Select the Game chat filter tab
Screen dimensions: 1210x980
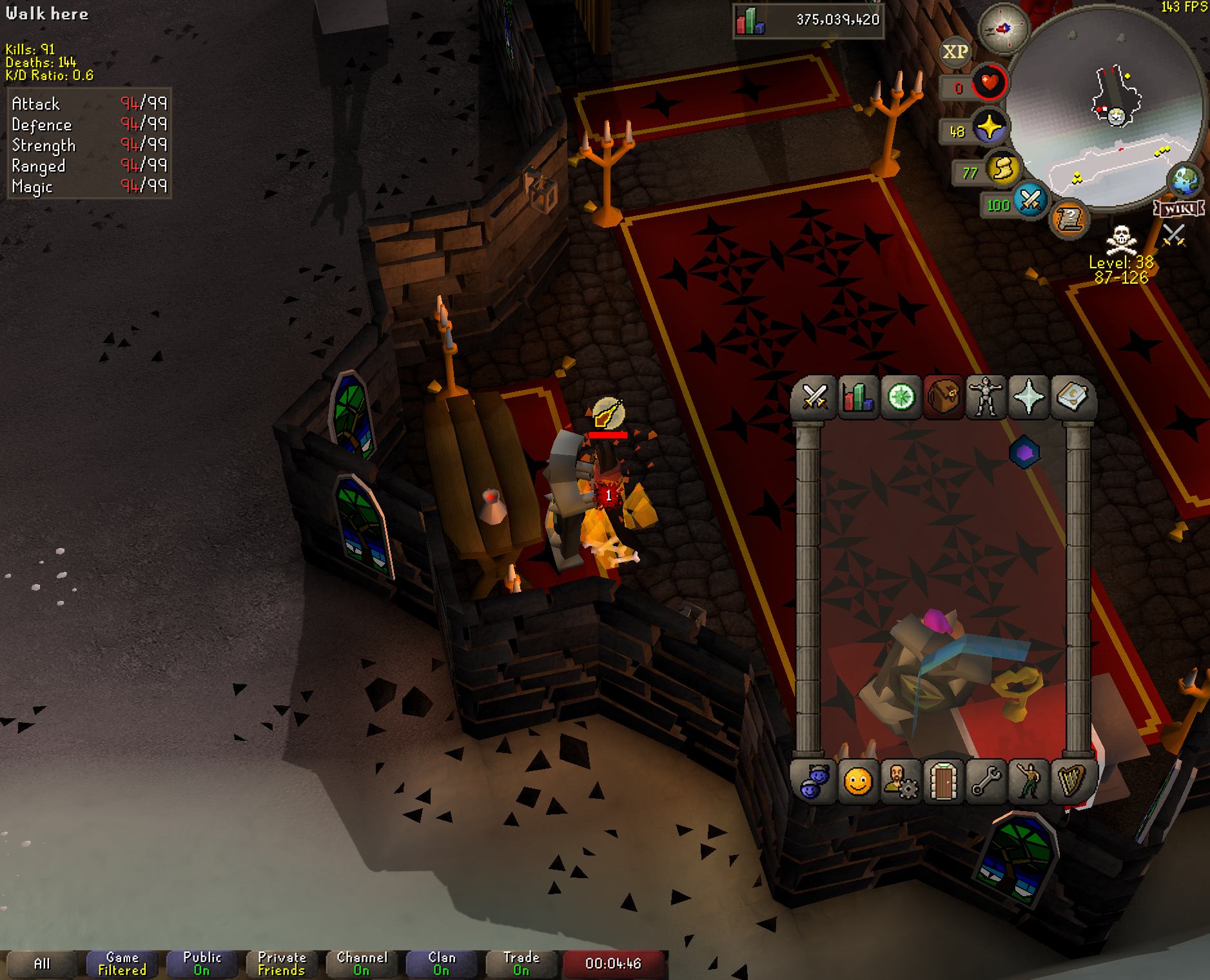coord(122,964)
